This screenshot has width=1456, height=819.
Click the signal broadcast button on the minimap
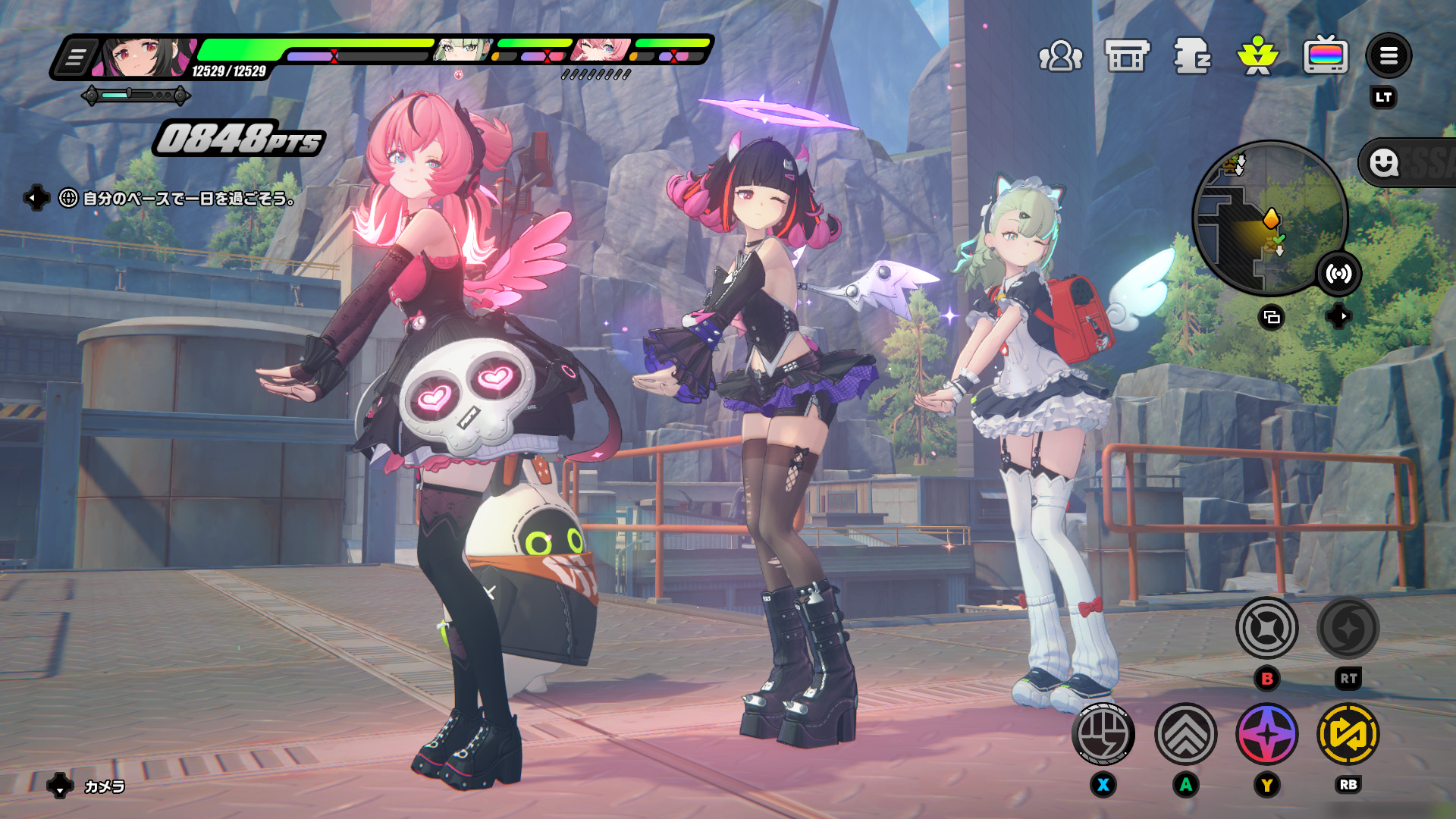[1338, 274]
